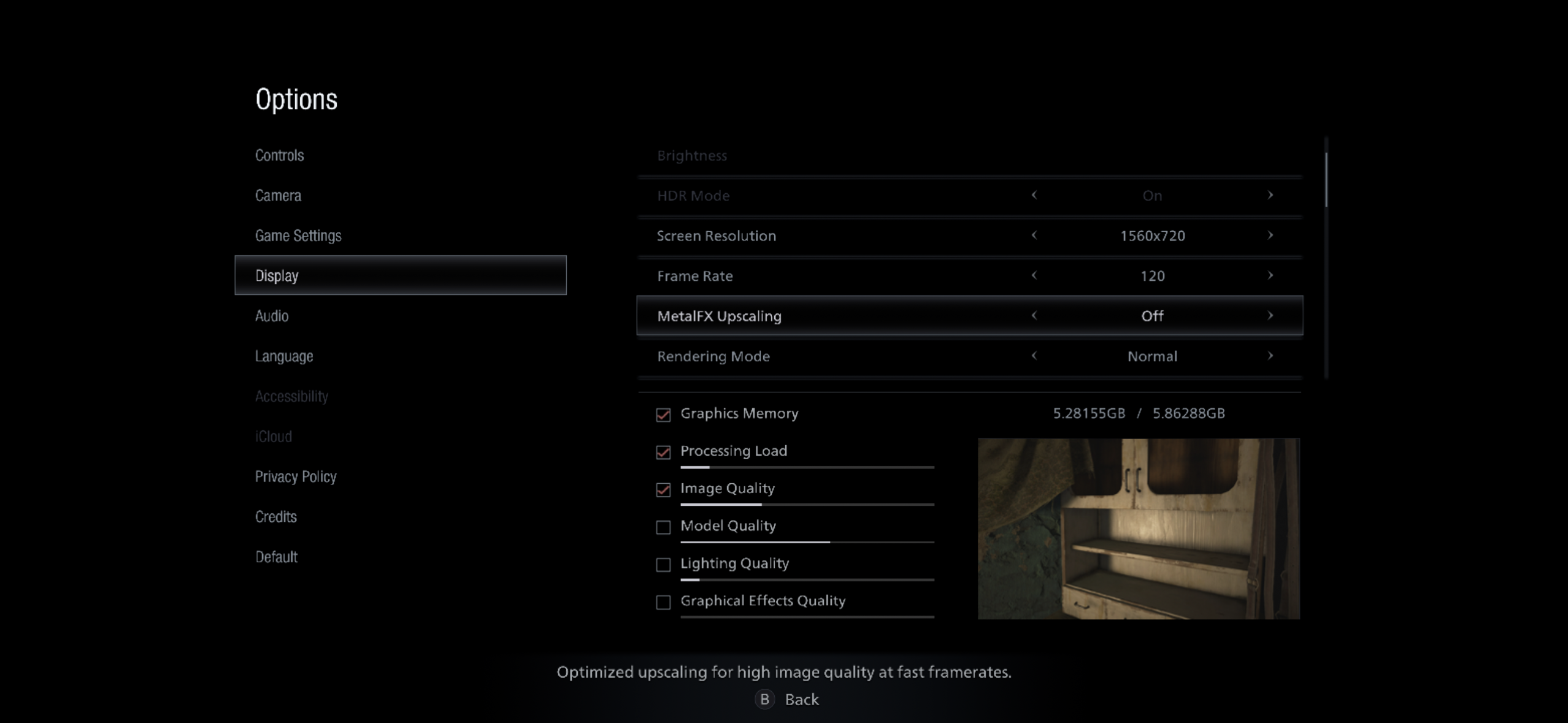Uncheck the Processing Load option

point(663,453)
